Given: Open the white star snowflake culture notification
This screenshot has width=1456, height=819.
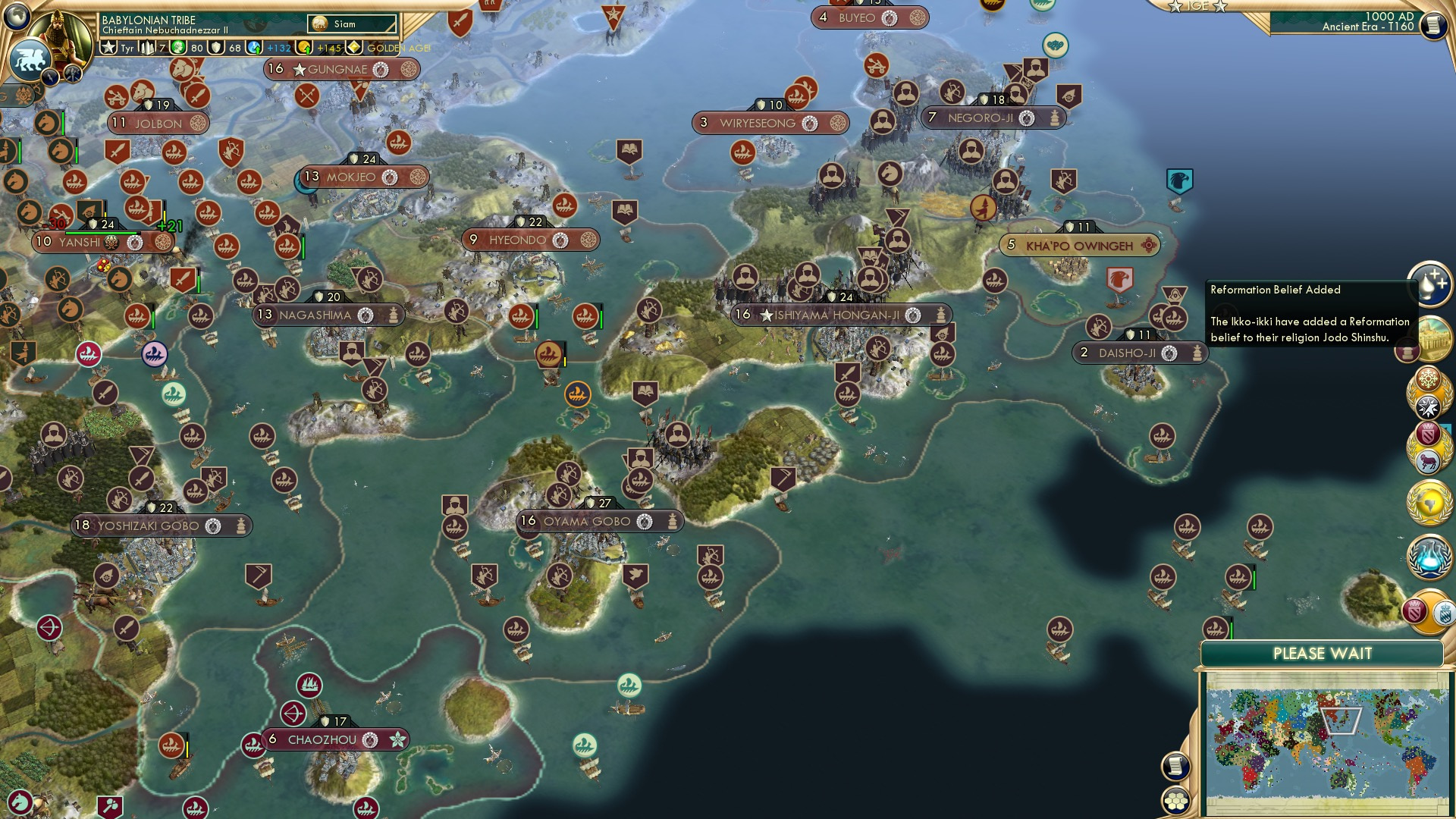Looking at the screenshot, I should tap(1429, 406).
